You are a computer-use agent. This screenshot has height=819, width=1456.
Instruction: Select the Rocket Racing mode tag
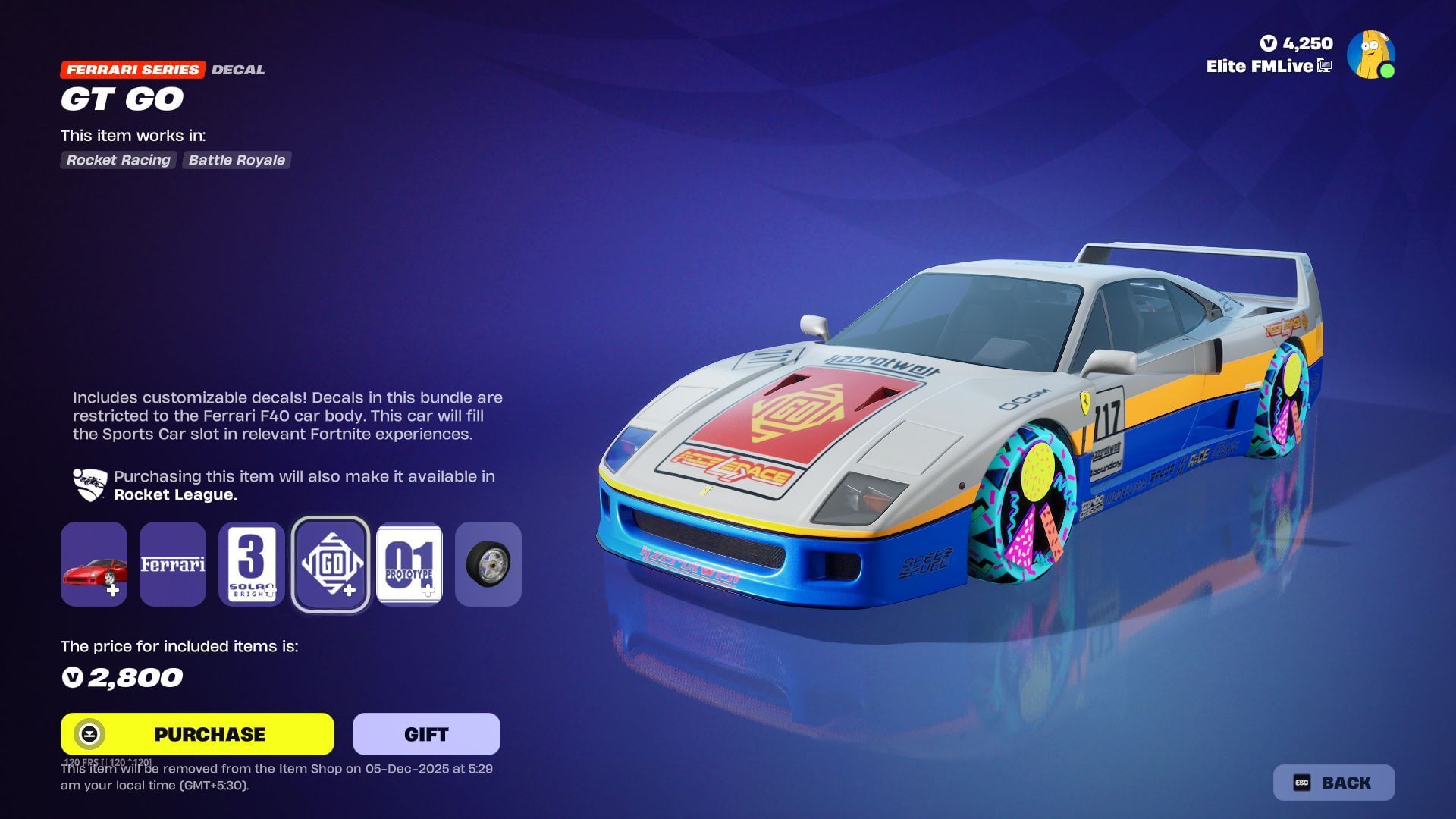[x=118, y=160]
